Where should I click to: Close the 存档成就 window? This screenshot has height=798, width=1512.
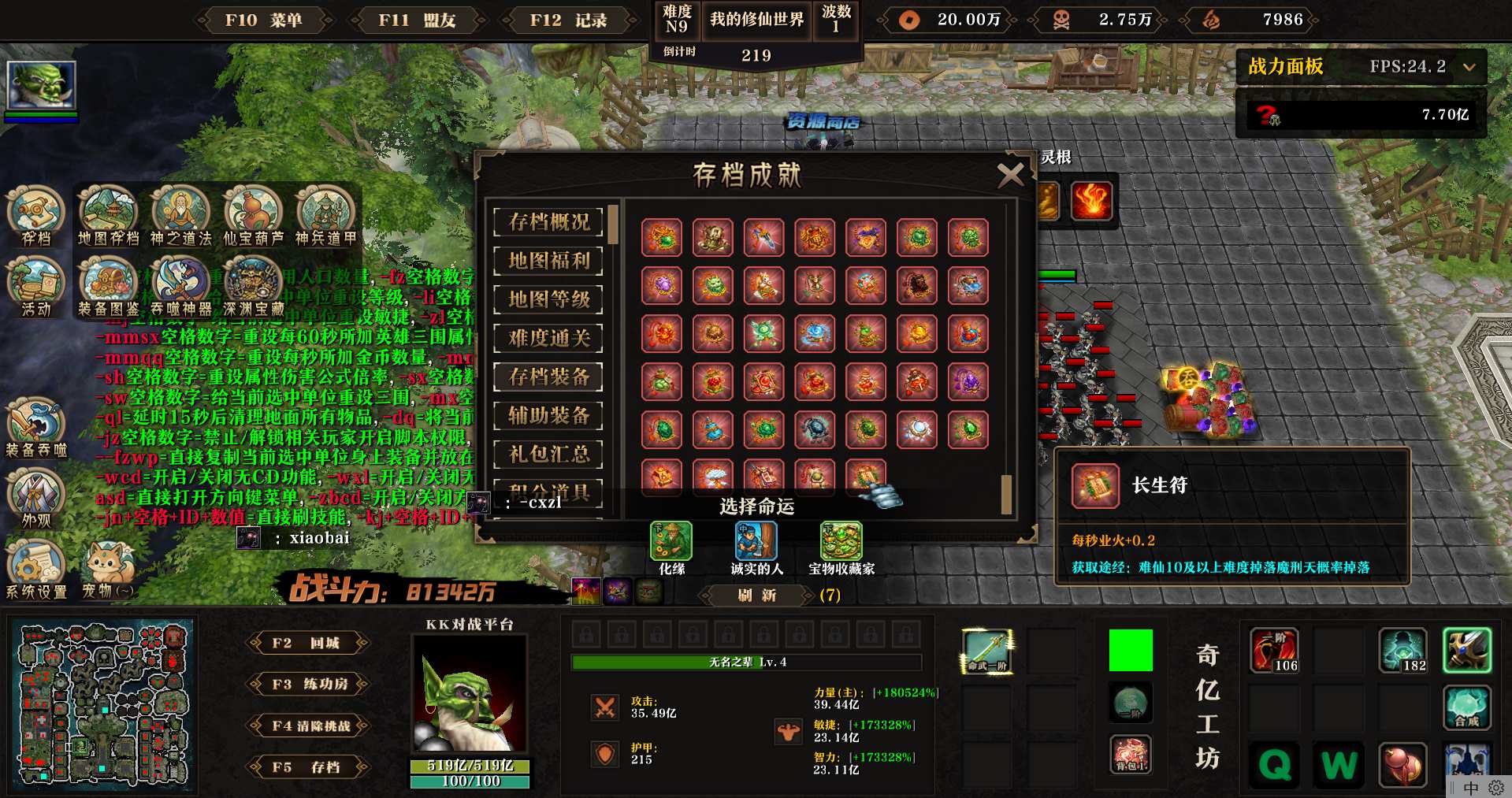click(1010, 174)
